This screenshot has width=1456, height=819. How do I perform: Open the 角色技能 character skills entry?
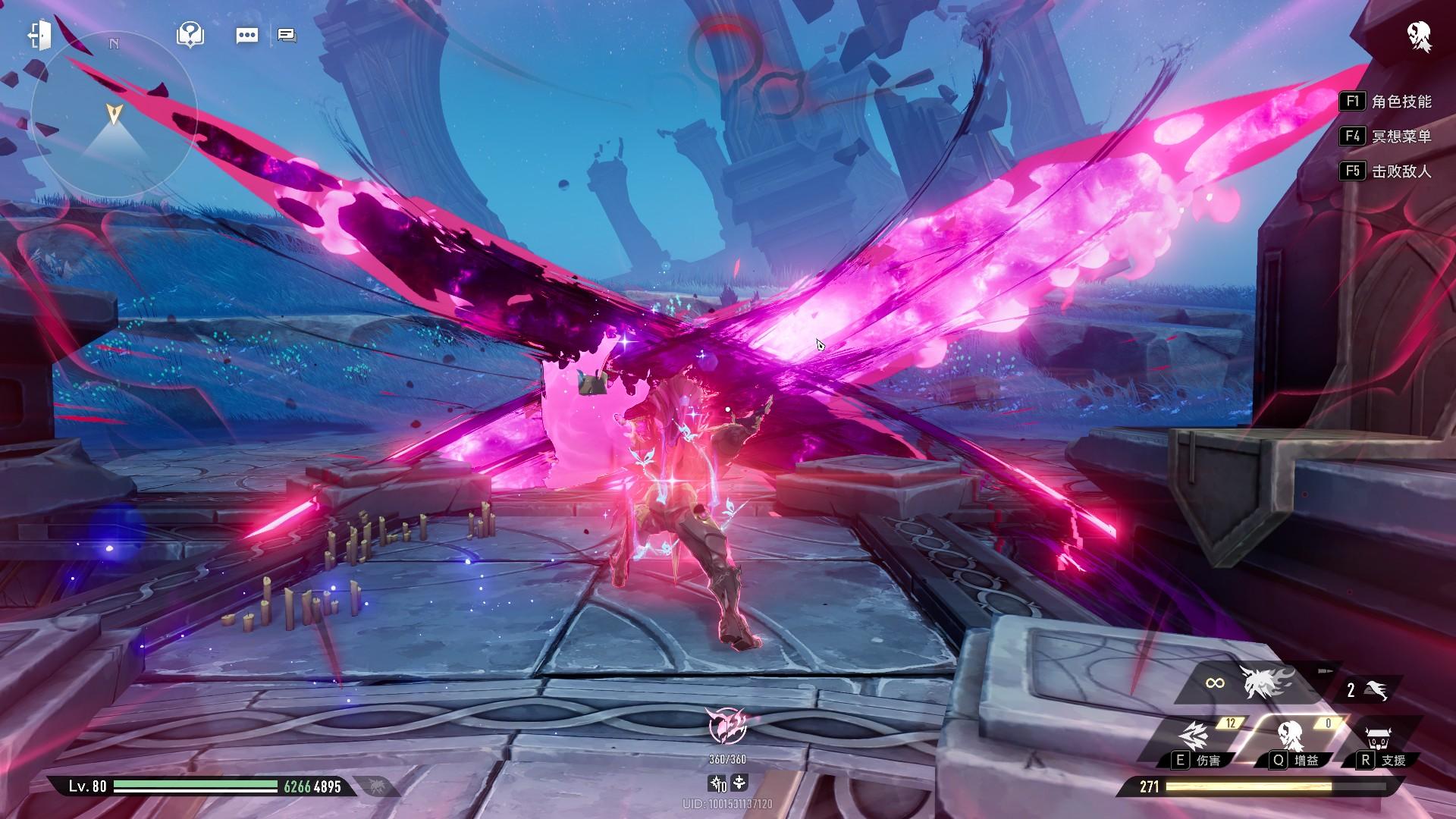[x=1386, y=102]
